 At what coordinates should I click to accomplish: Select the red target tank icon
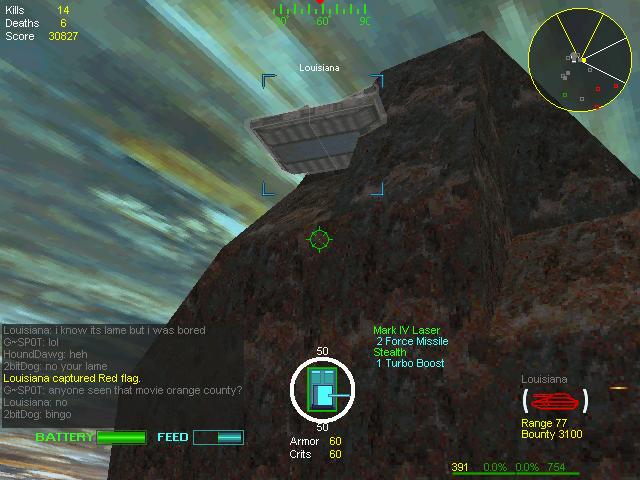[555, 401]
